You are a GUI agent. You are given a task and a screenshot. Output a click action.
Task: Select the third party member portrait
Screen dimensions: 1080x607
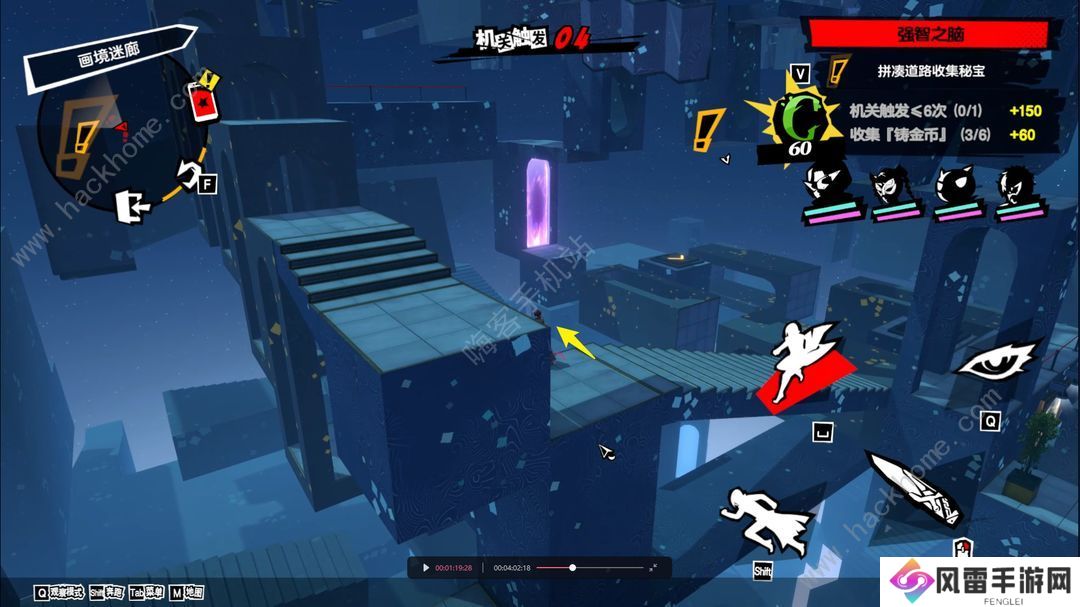pos(956,190)
